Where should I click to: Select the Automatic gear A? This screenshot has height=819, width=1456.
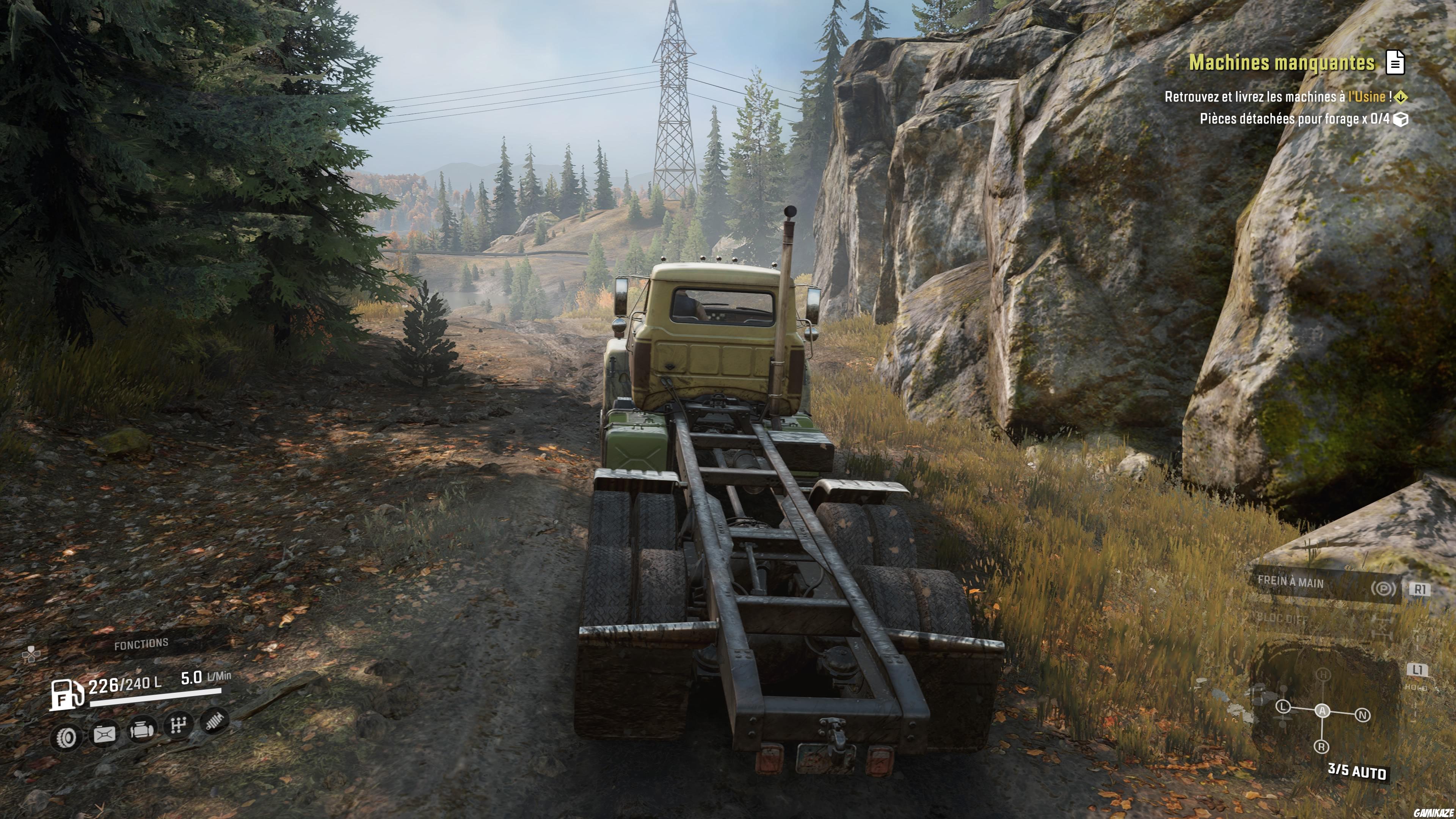1322,711
